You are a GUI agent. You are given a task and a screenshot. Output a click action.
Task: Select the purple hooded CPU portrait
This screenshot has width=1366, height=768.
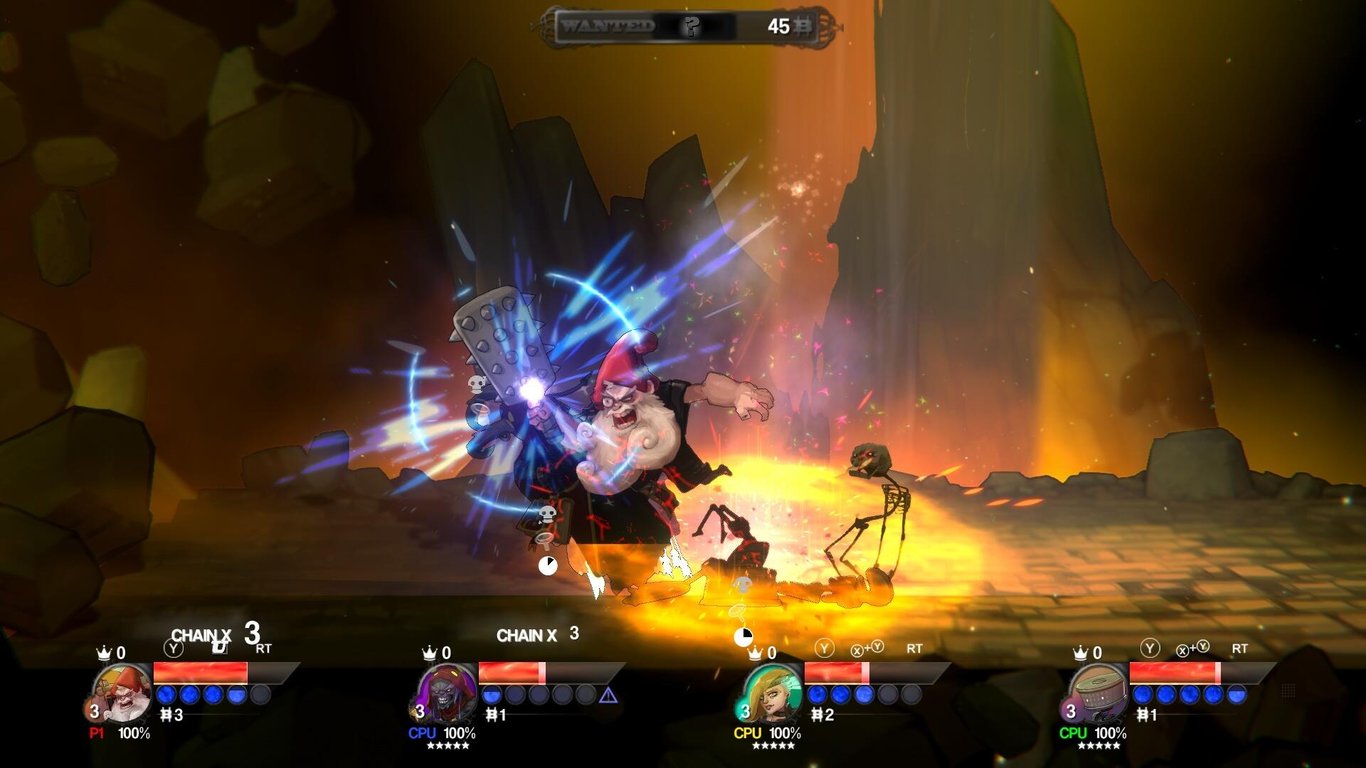click(447, 692)
